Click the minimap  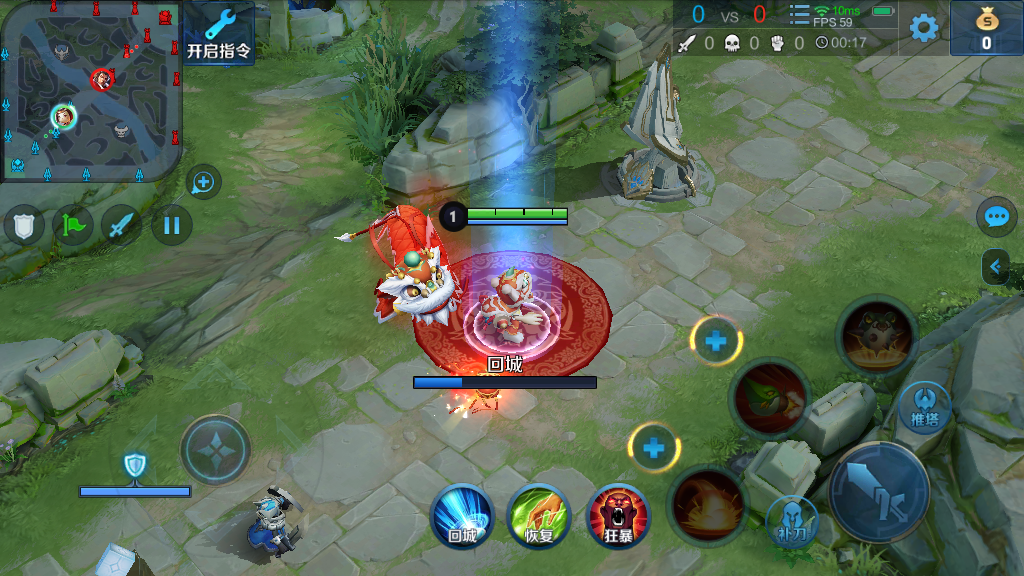tap(90, 91)
